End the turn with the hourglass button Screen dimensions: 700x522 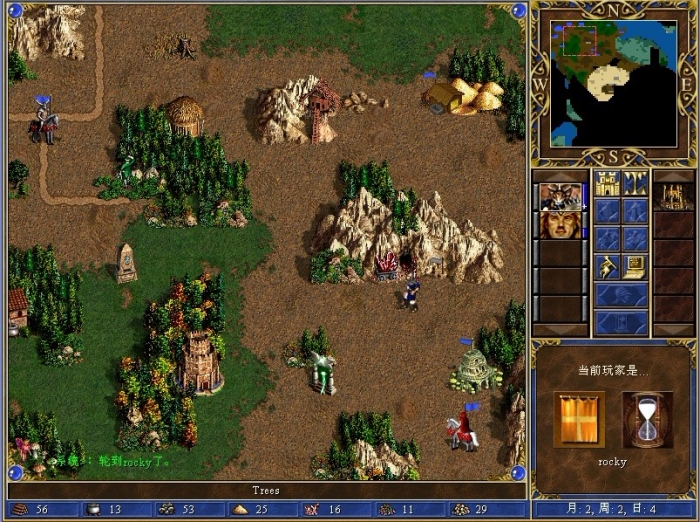pyautogui.click(x=621, y=323)
